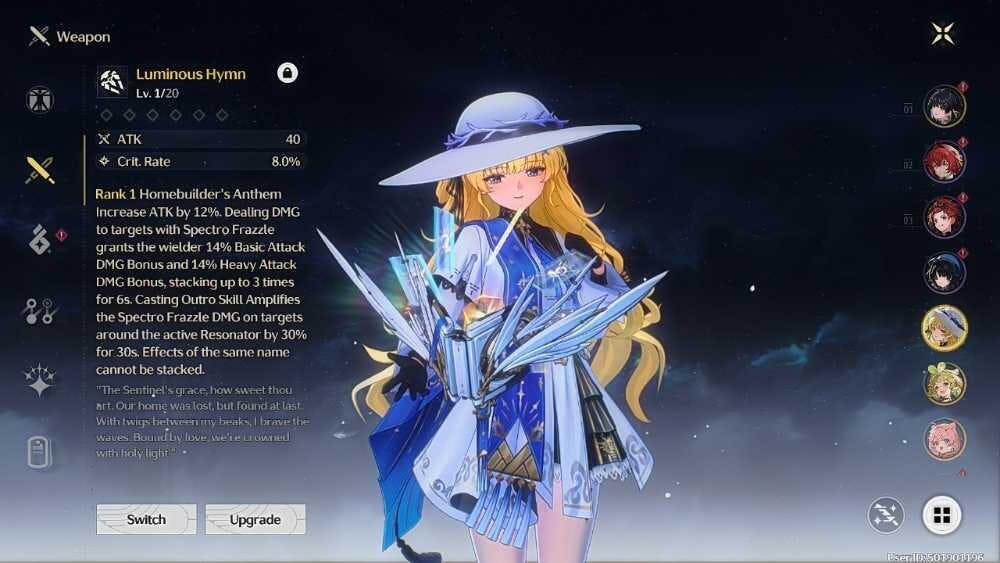Open the skill tree nodes tab
The height and width of the screenshot is (563, 1000).
[x=40, y=311]
